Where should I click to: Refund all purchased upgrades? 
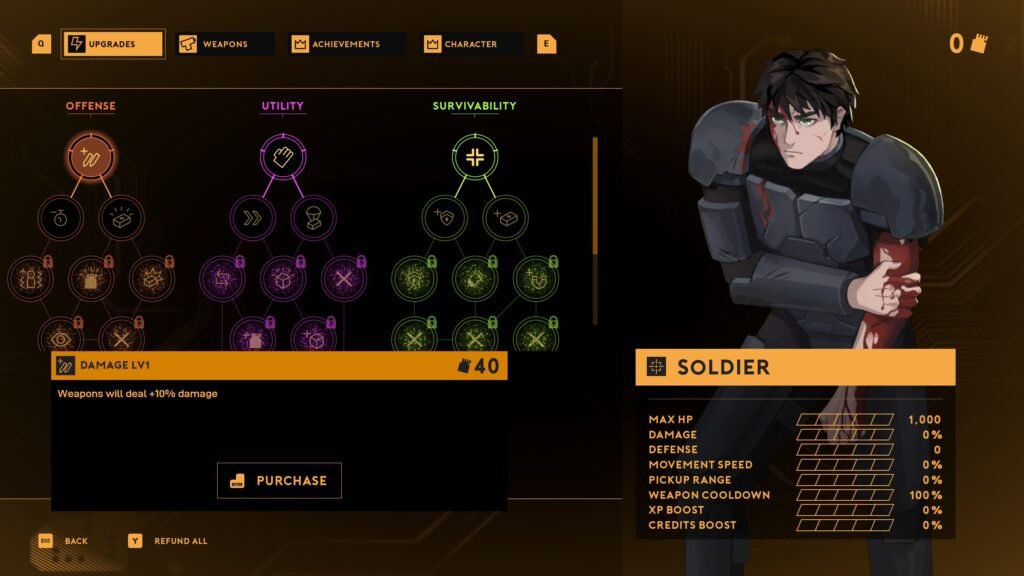click(x=180, y=541)
